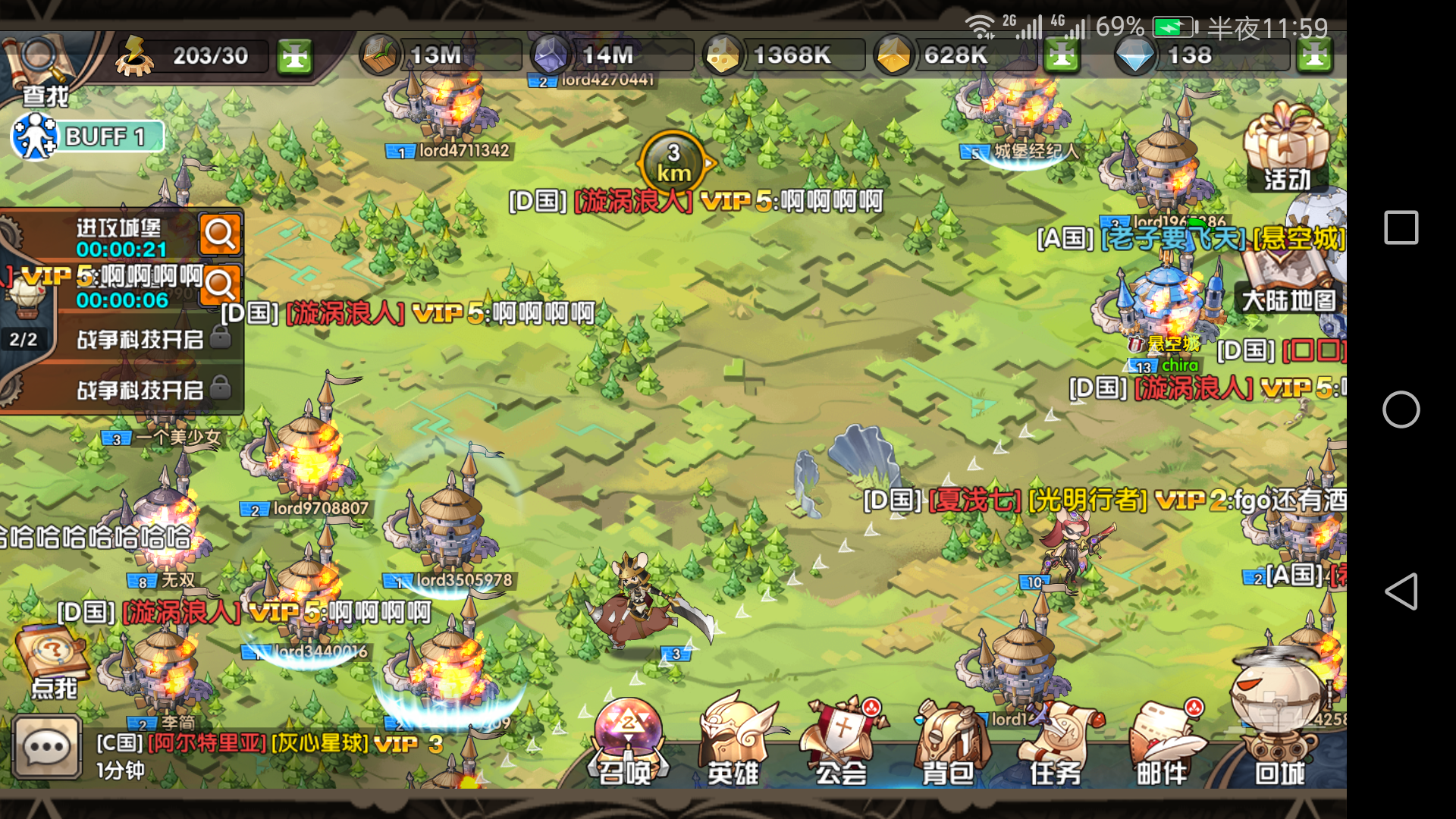Tap the plus beside the 138 diamonds

coord(1316,55)
